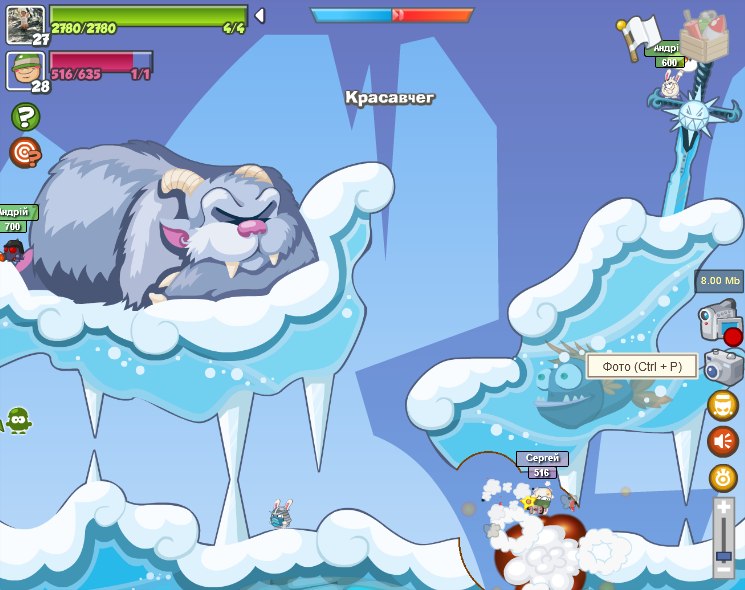Start video recording with the camcorder icon

click(x=719, y=323)
